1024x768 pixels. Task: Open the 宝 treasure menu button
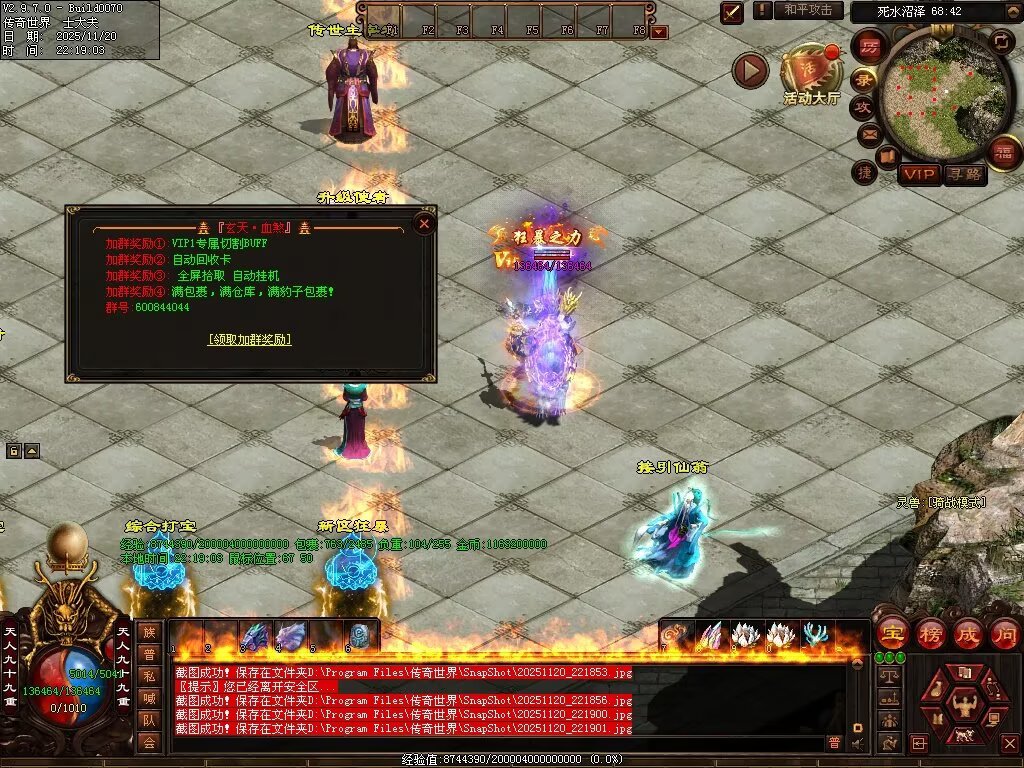[891, 634]
